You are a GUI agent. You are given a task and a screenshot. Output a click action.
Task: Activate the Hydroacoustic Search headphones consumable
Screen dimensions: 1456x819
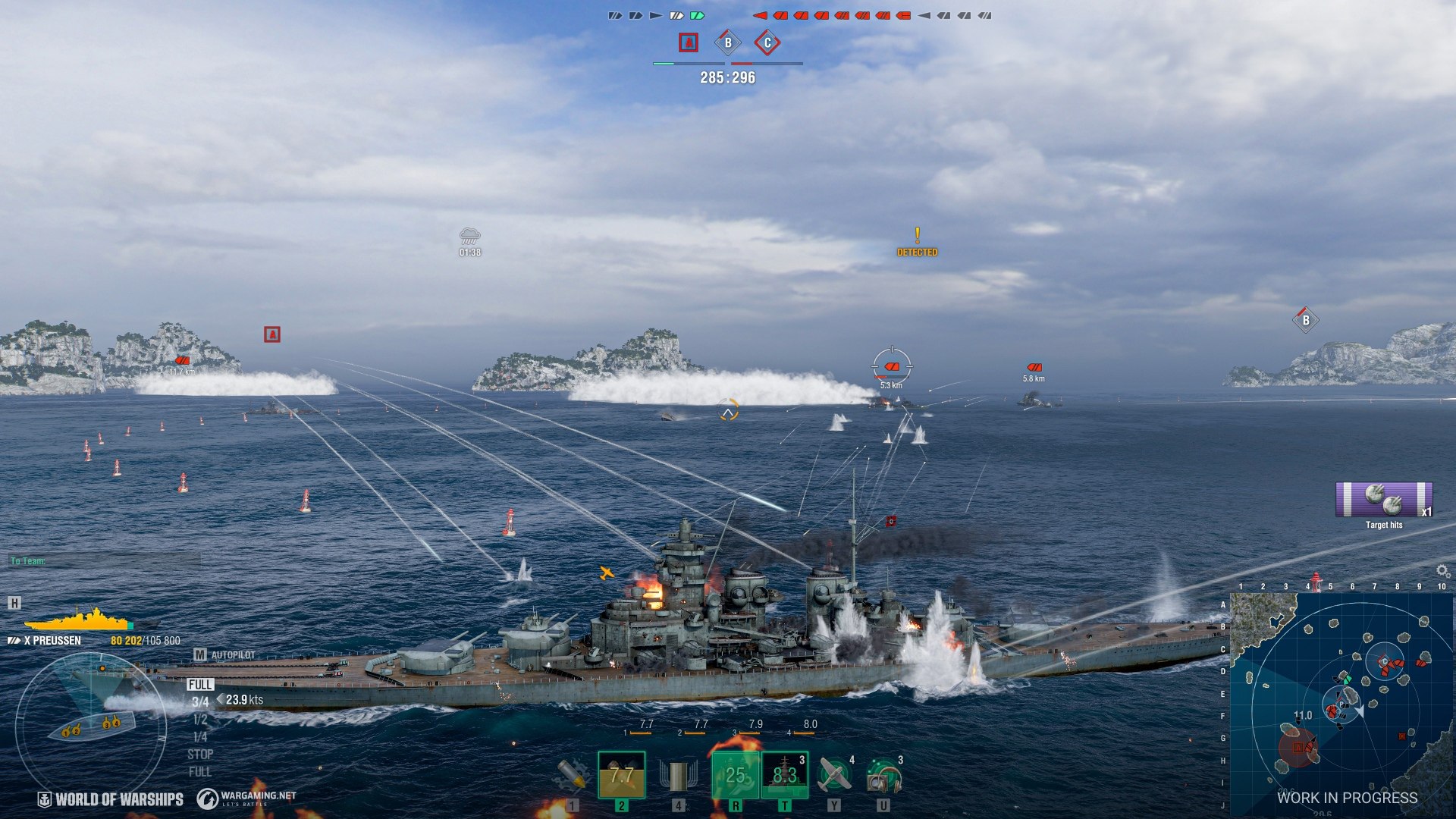(883, 776)
